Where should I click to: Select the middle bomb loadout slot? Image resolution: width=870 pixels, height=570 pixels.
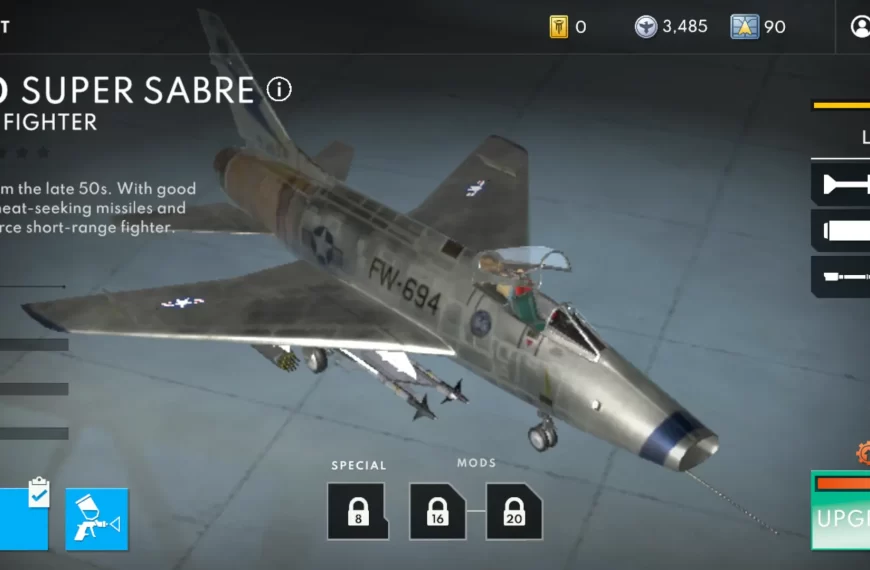(x=841, y=231)
